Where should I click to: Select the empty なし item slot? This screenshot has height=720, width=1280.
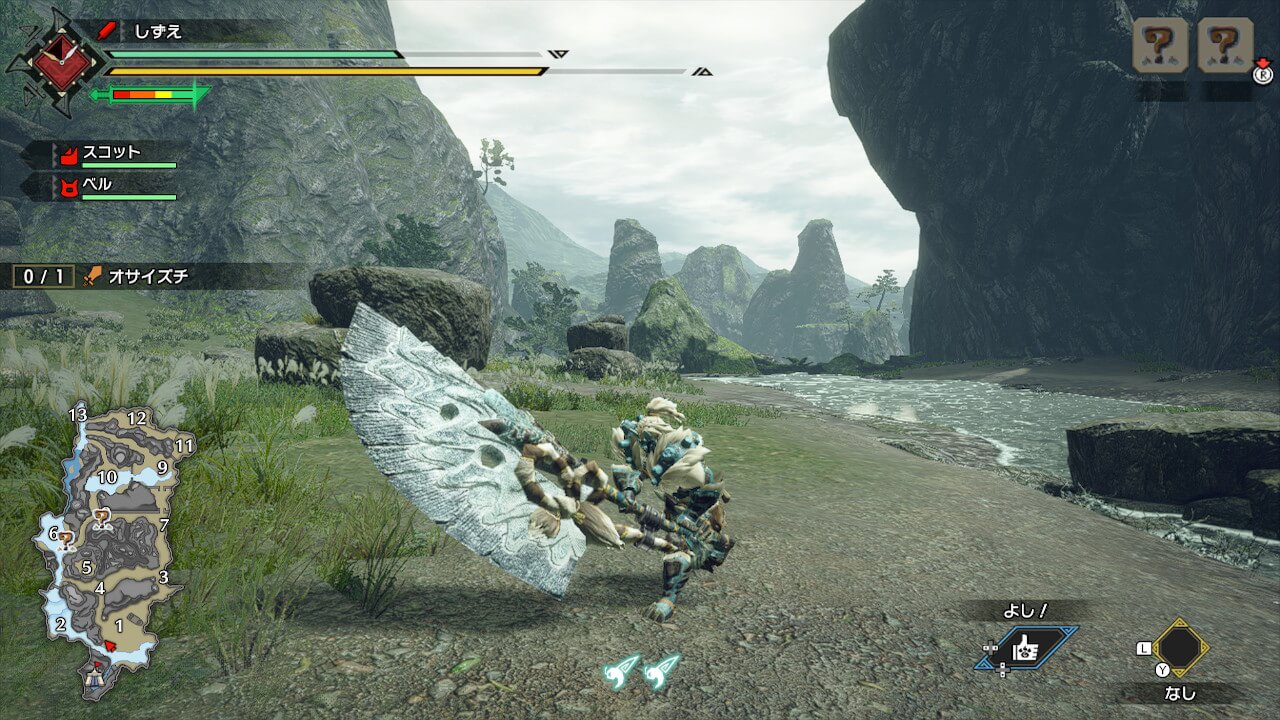(x=1181, y=648)
